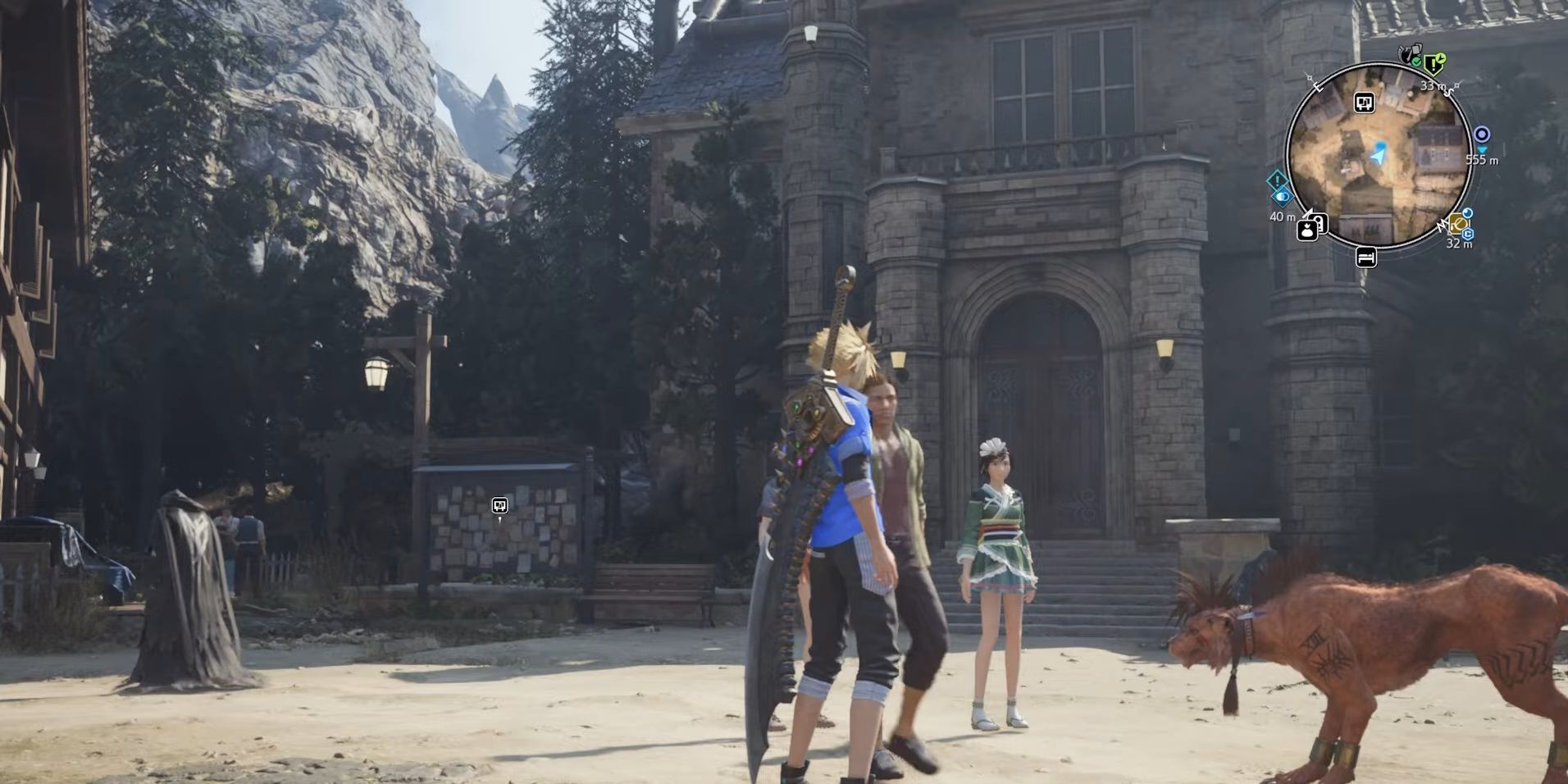Viewport: 1568px width, 784px height.
Task: Click the E compass marker on the minimap ring
Action: (1317, 85)
